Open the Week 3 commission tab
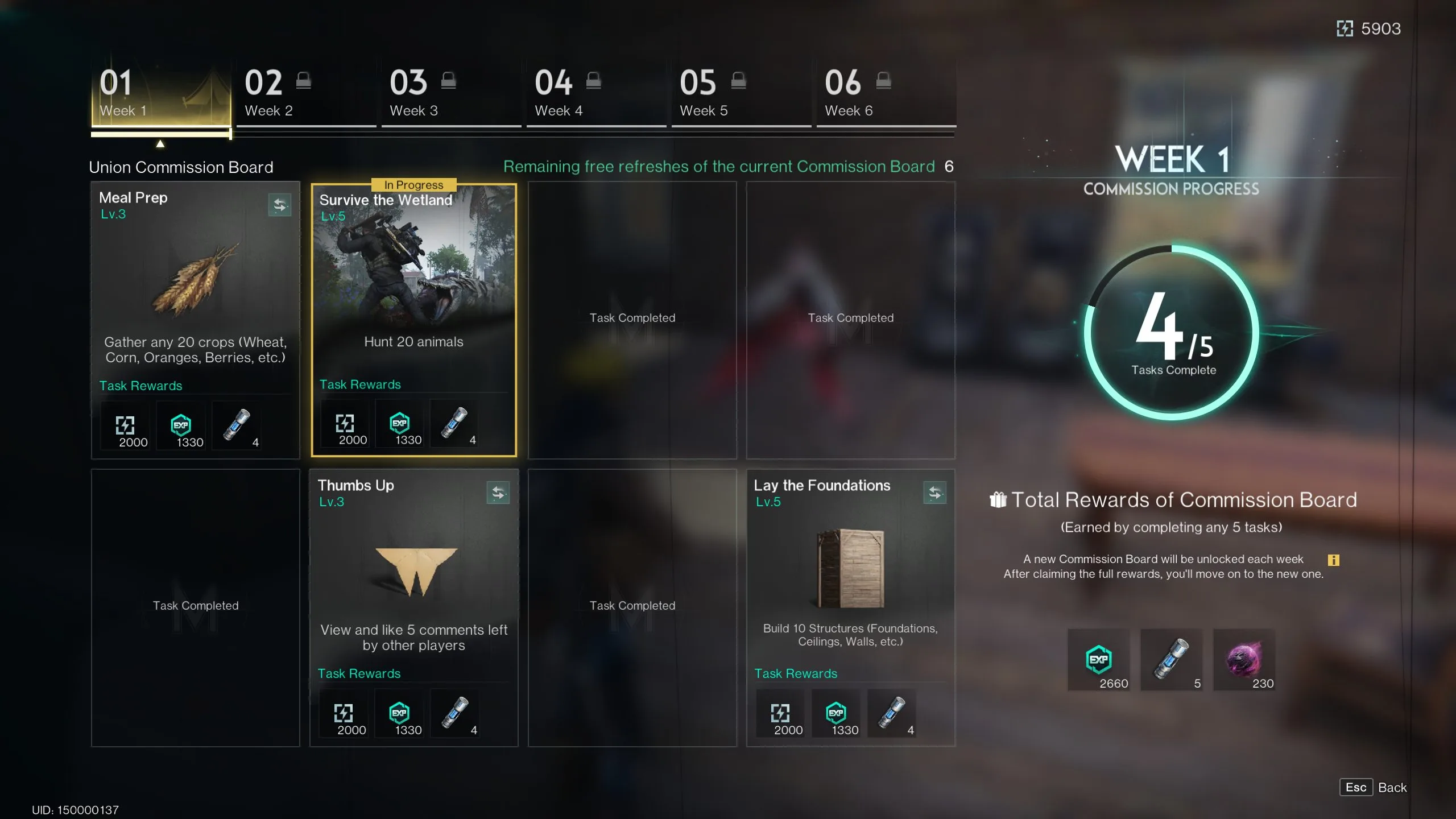The width and height of the screenshot is (1456, 819). 451,94
